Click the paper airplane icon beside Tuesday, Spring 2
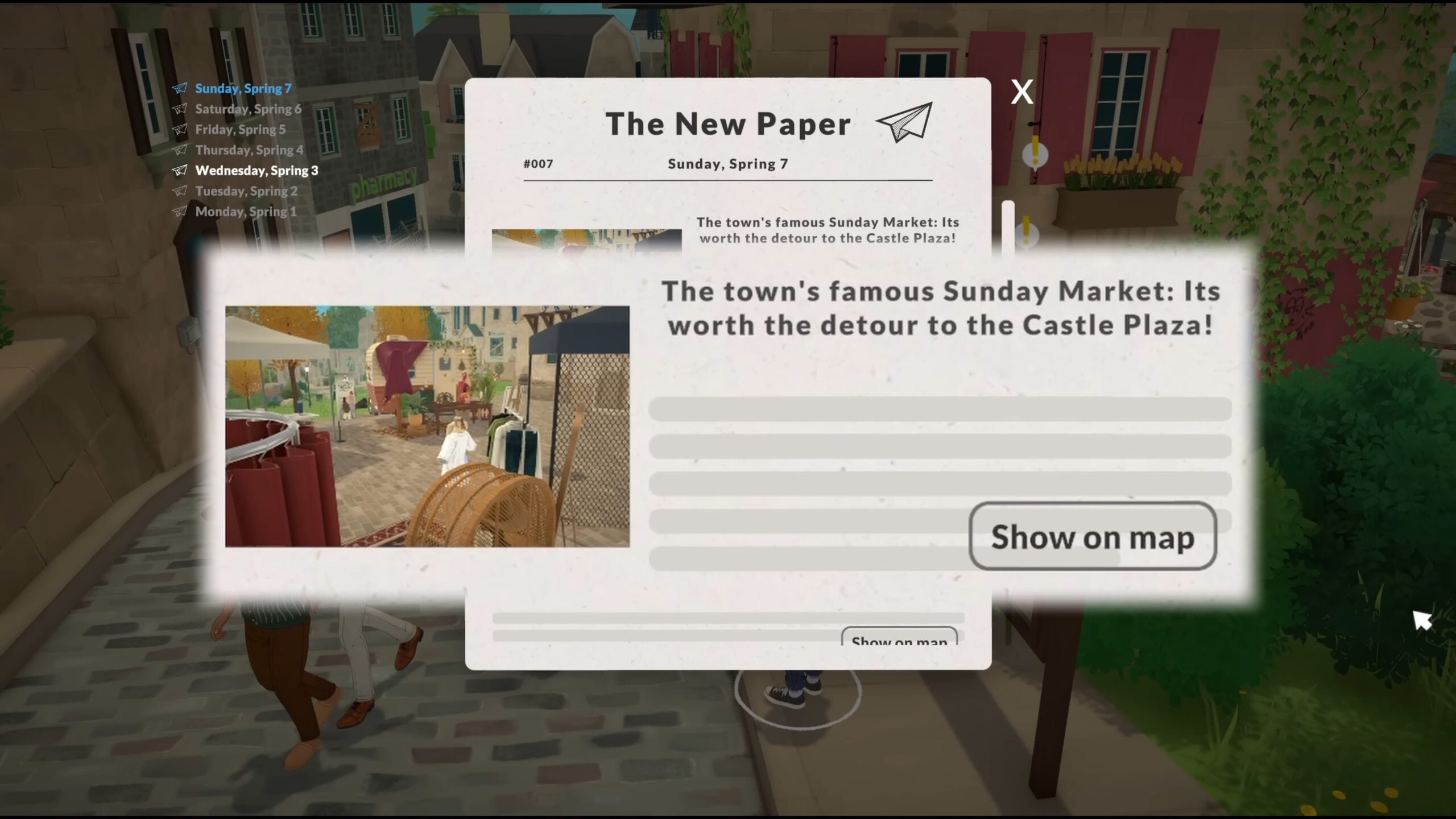This screenshot has width=1456, height=819. (181, 191)
